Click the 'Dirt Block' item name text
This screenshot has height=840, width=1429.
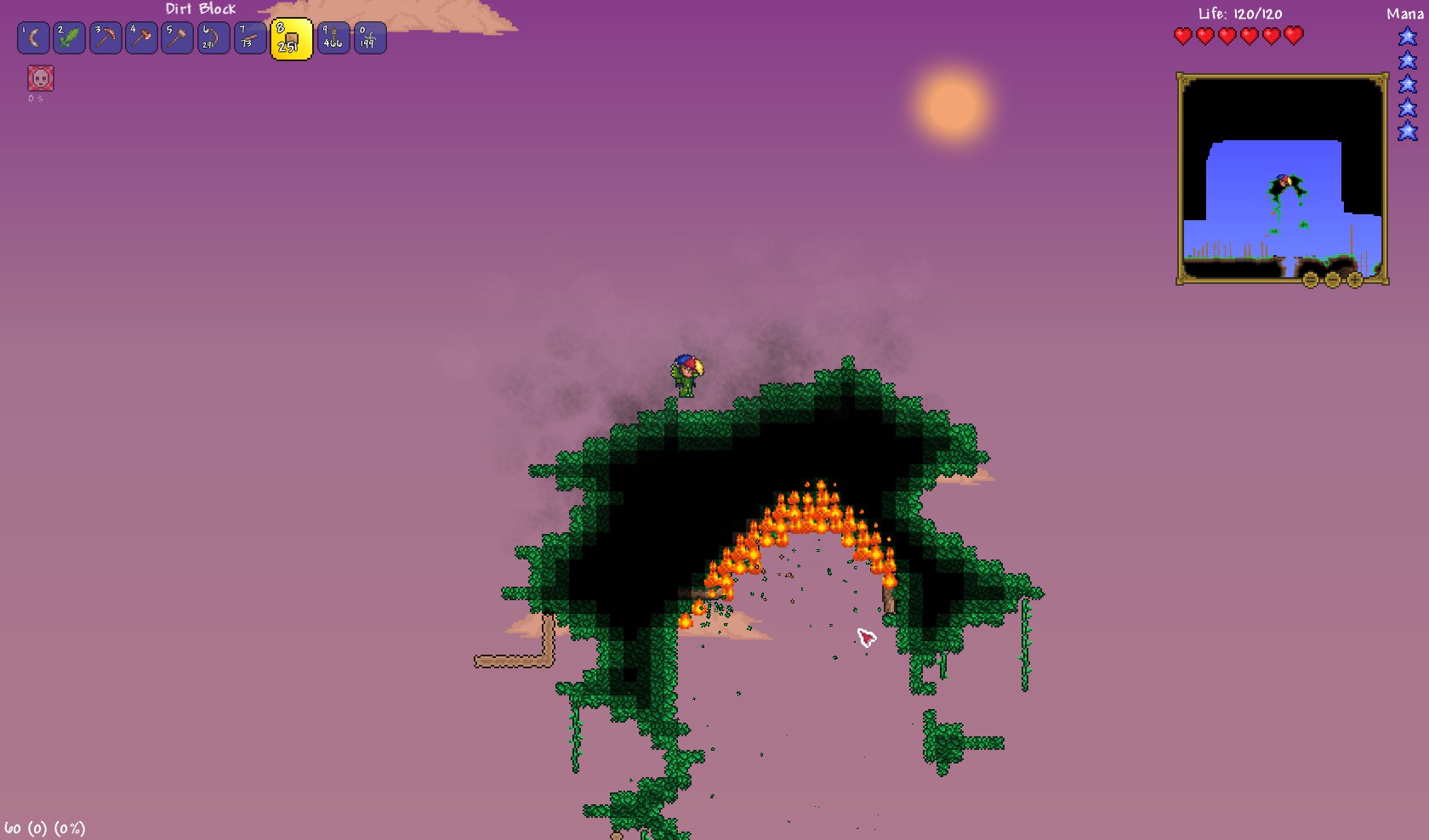click(202, 9)
